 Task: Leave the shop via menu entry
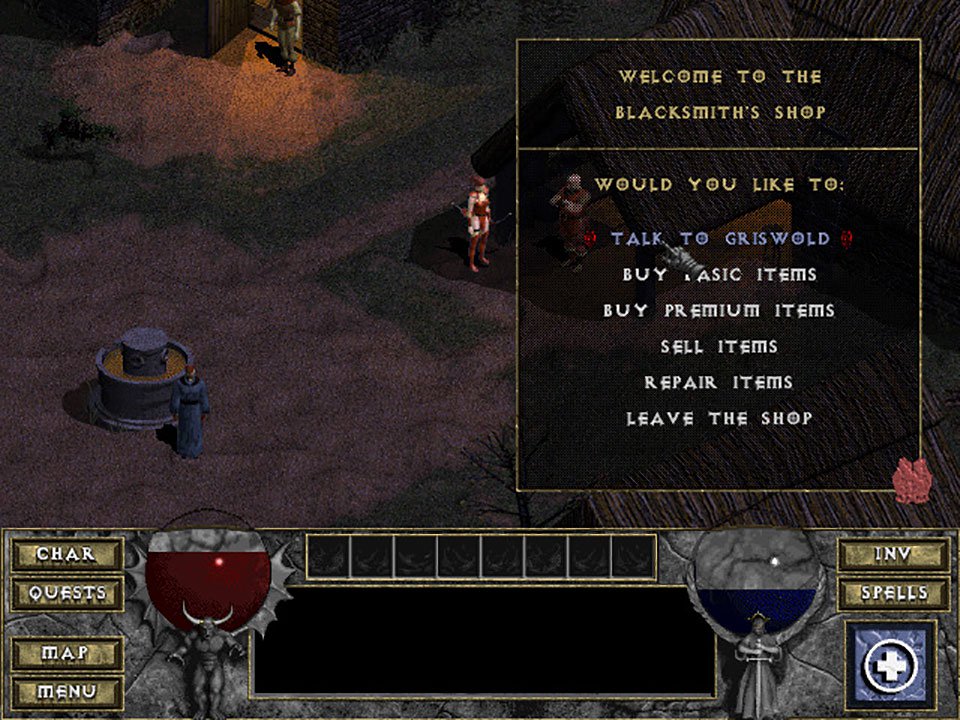click(719, 419)
